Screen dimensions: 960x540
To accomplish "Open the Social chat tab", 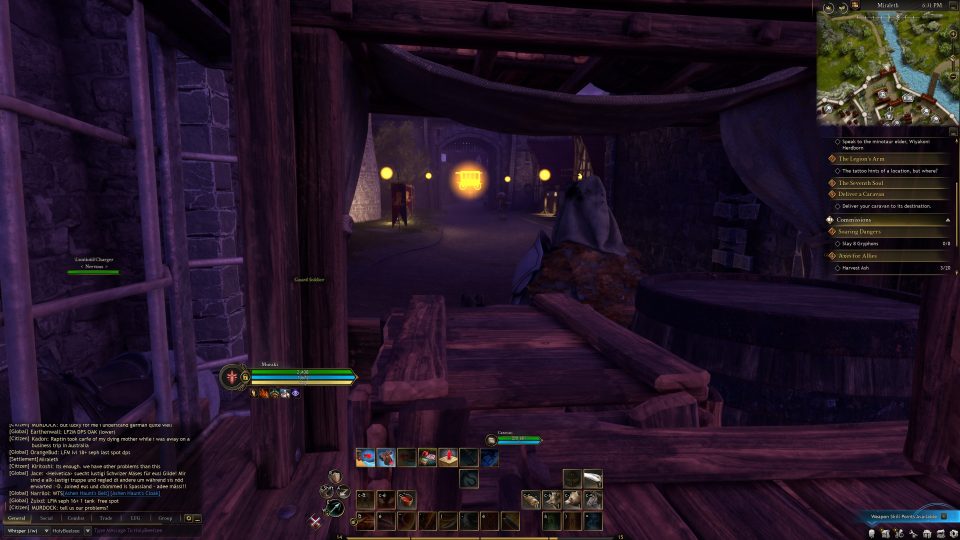I will [x=46, y=519].
